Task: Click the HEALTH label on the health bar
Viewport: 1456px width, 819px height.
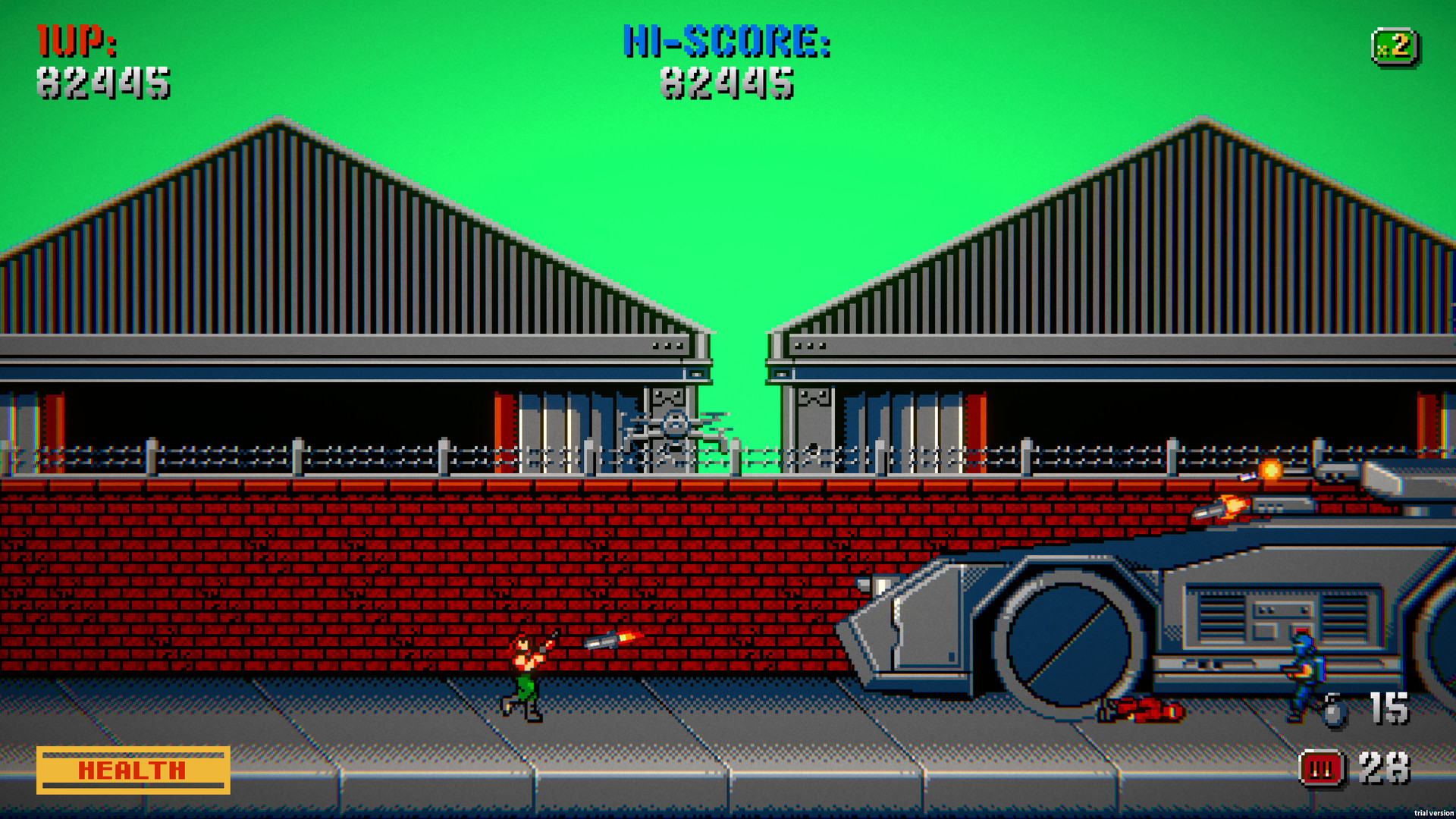Action: [x=130, y=771]
